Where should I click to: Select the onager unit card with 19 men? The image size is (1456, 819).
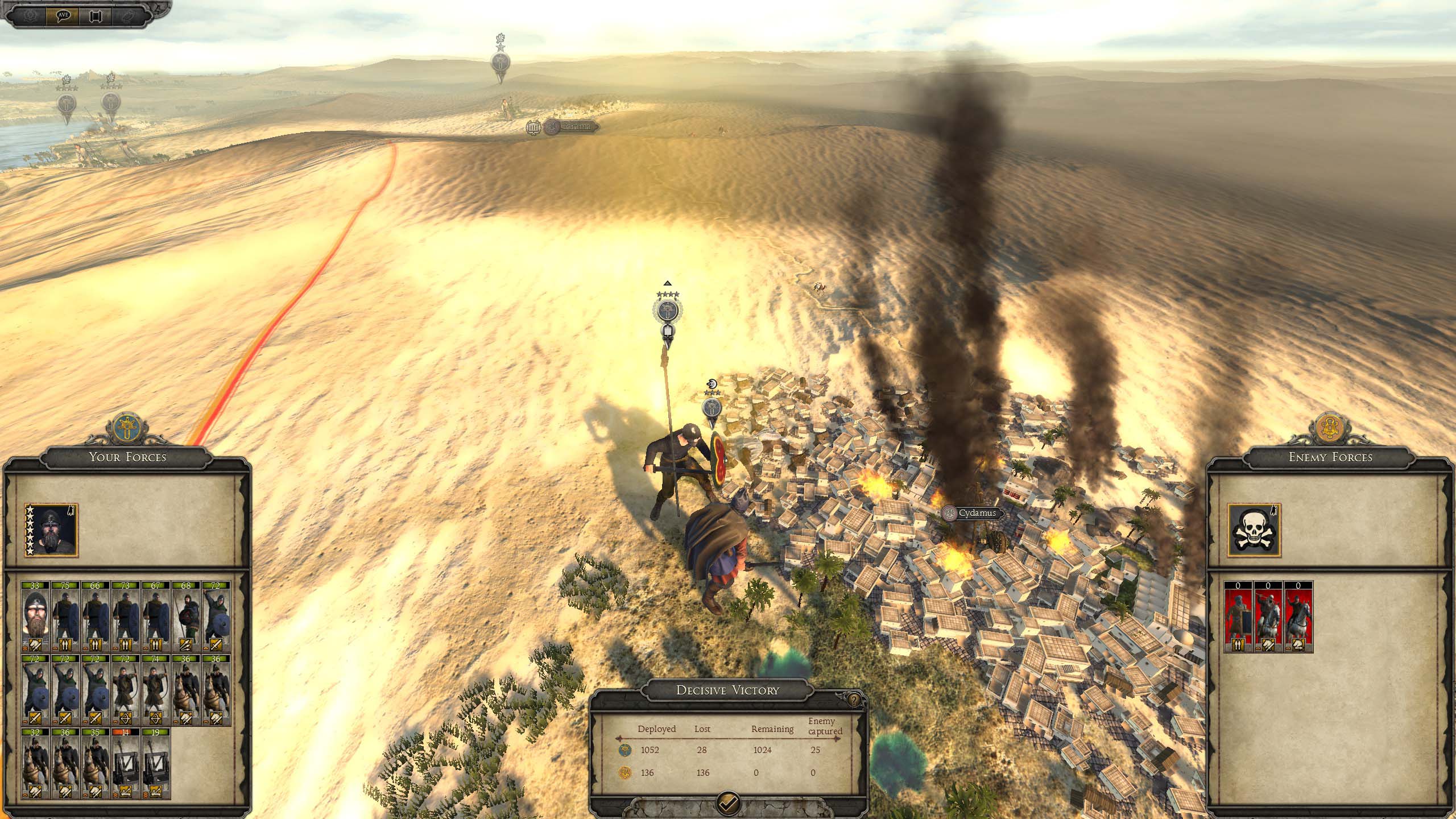(156, 763)
